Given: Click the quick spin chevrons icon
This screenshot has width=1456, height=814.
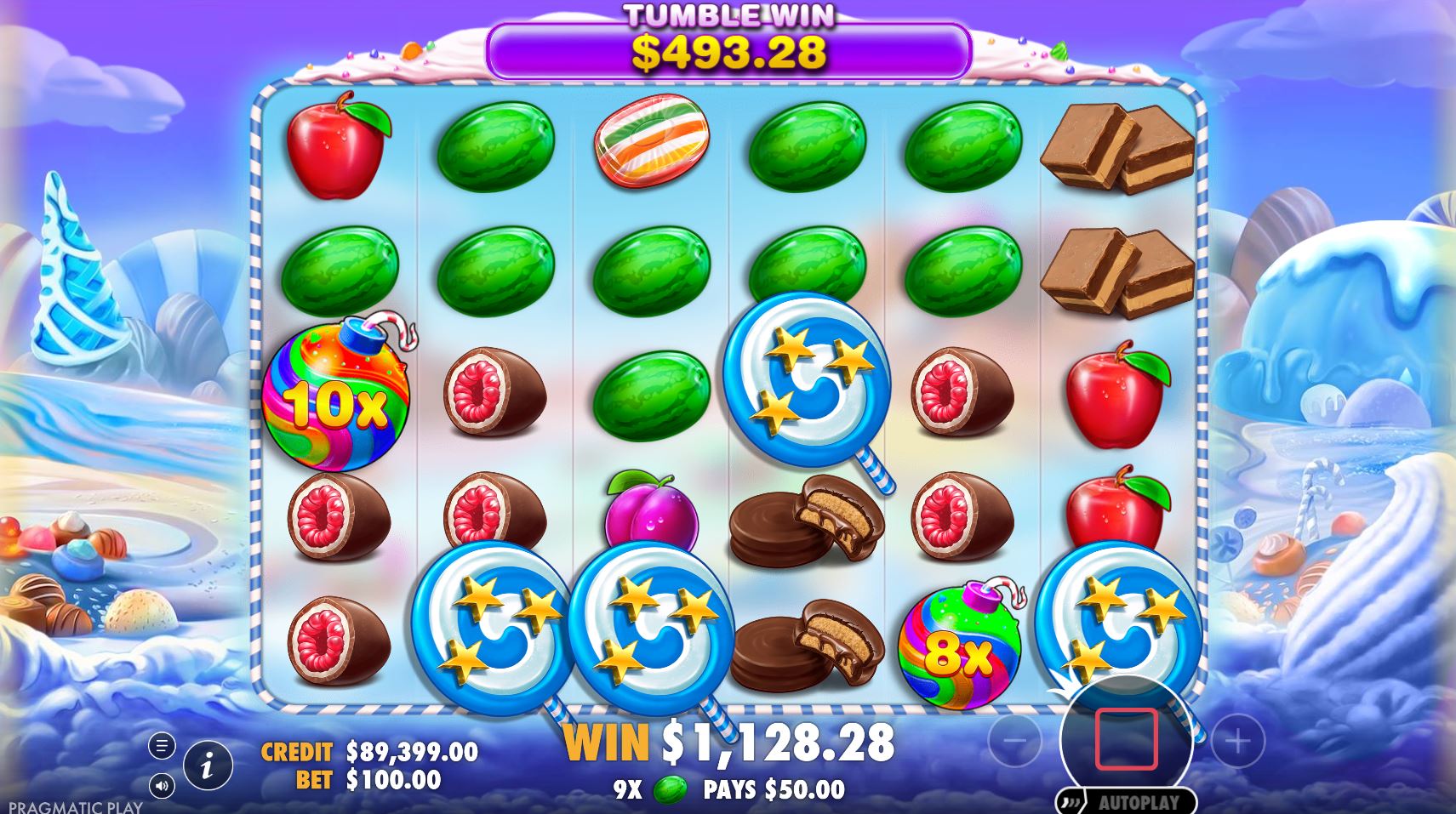Looking at the screenshot, I should coord(1072,800).
